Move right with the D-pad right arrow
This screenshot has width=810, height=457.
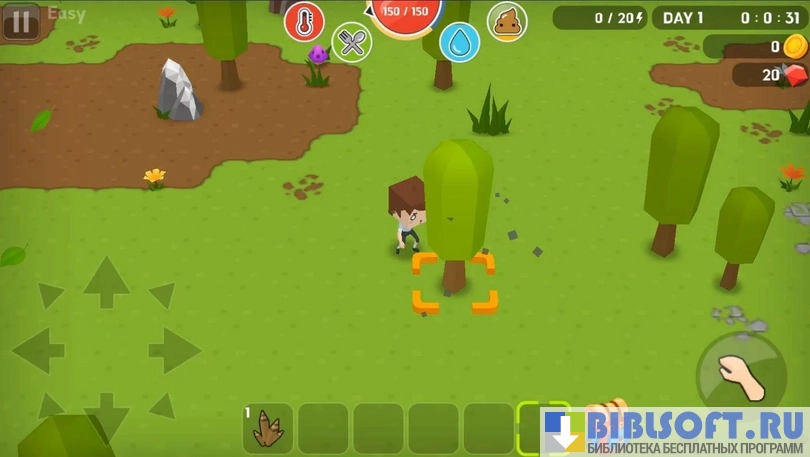(174, 350)
